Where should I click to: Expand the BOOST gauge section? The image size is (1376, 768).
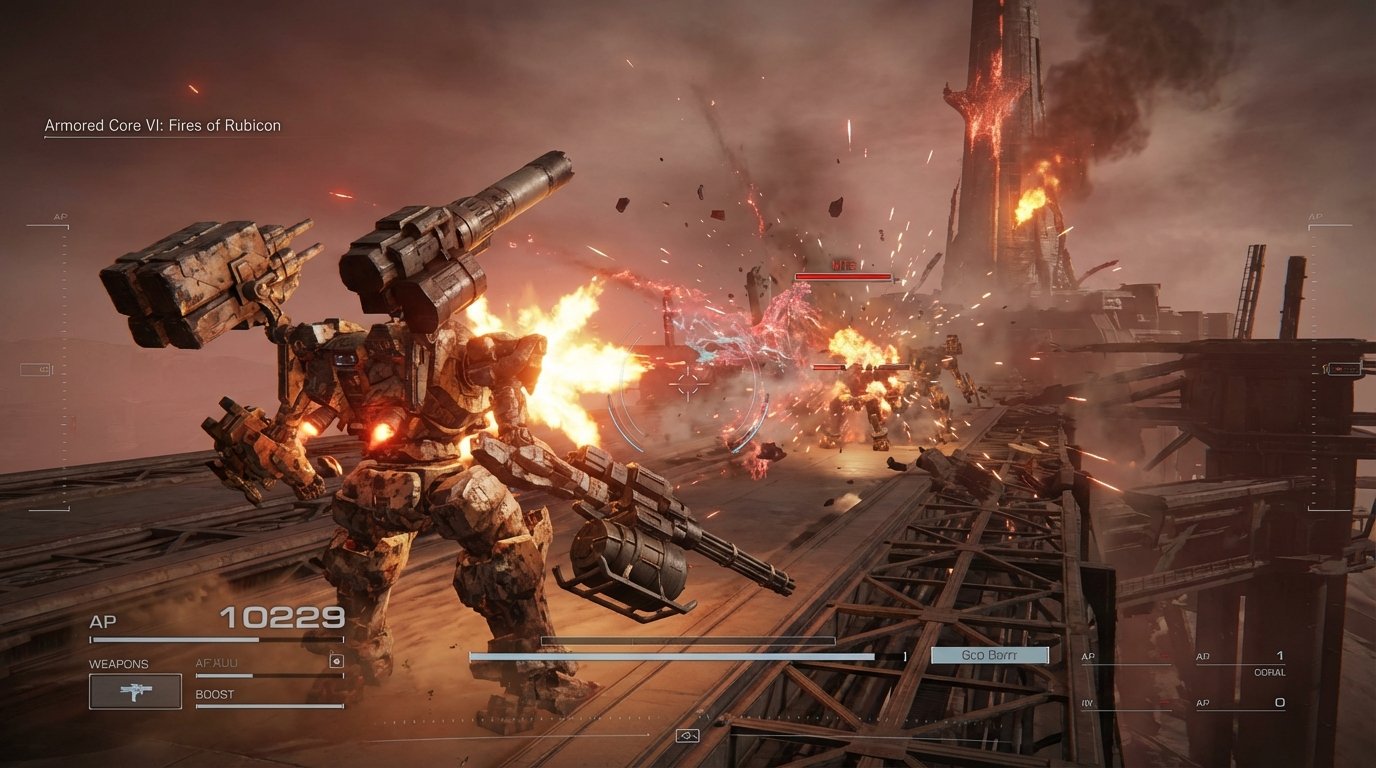click(x=212, y=692)
